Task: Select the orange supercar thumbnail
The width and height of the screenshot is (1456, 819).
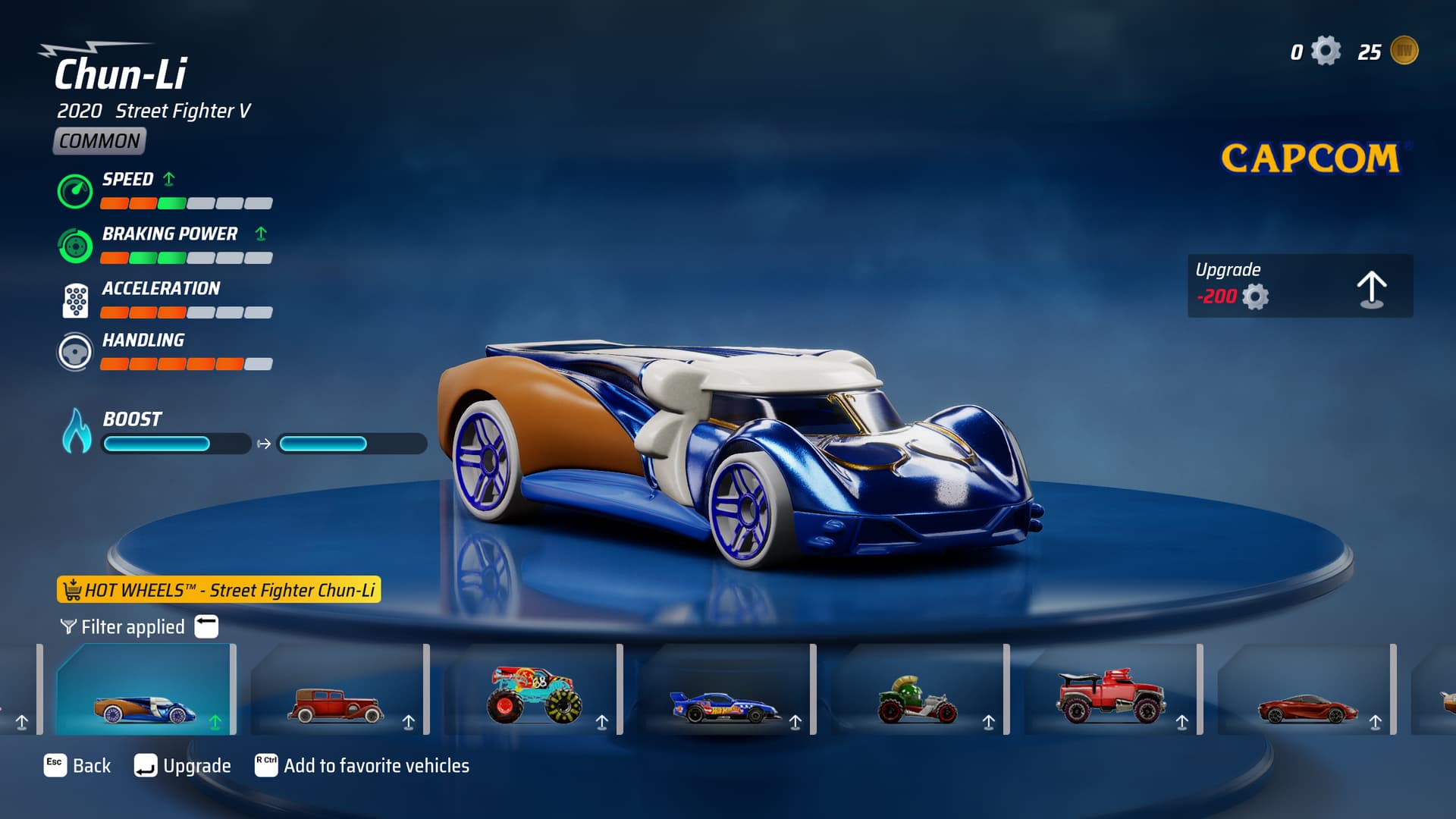Action: click(x=1306, y=692)
